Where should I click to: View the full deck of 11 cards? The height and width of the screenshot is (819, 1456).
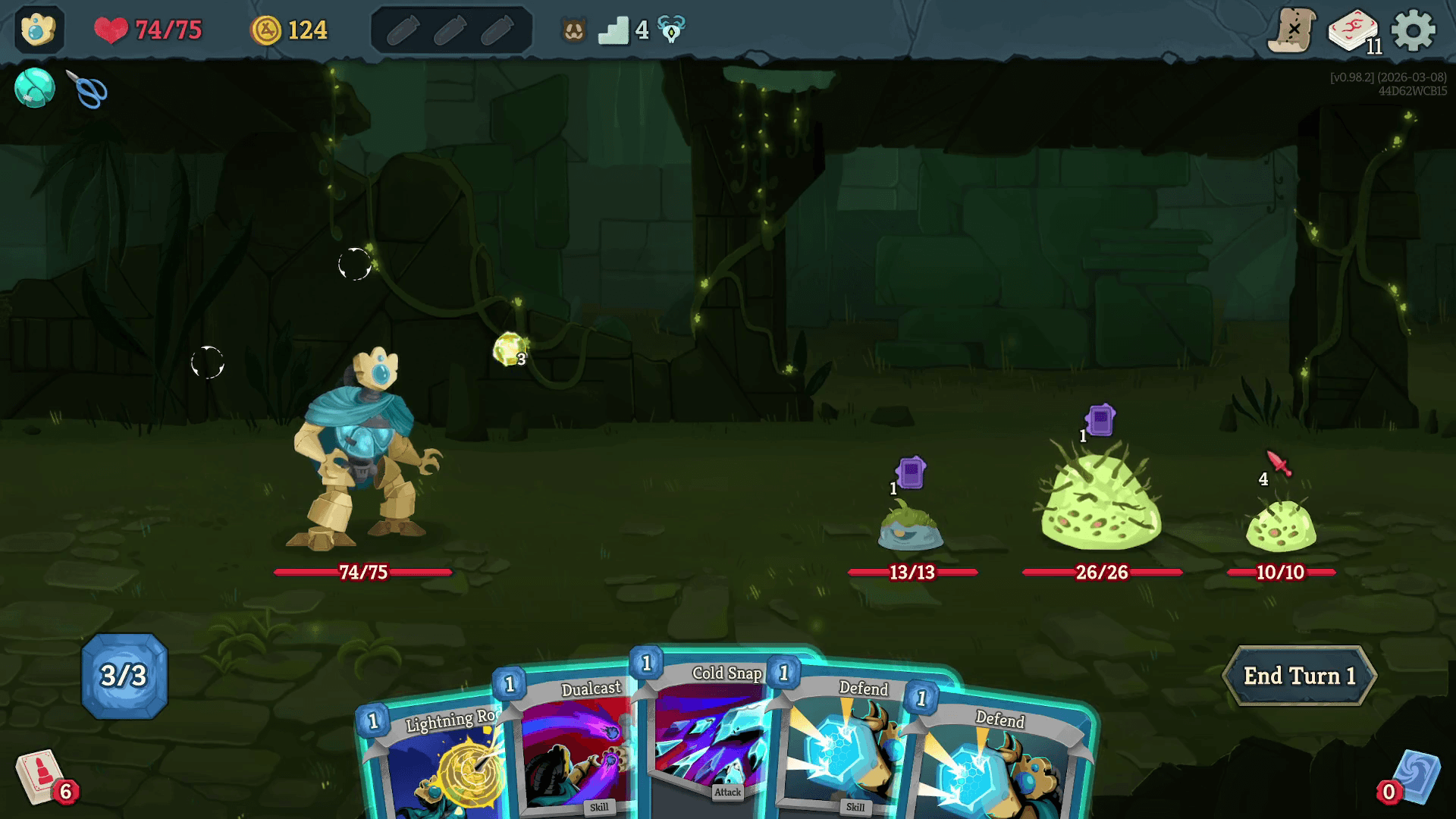(x=1353, y=31)
